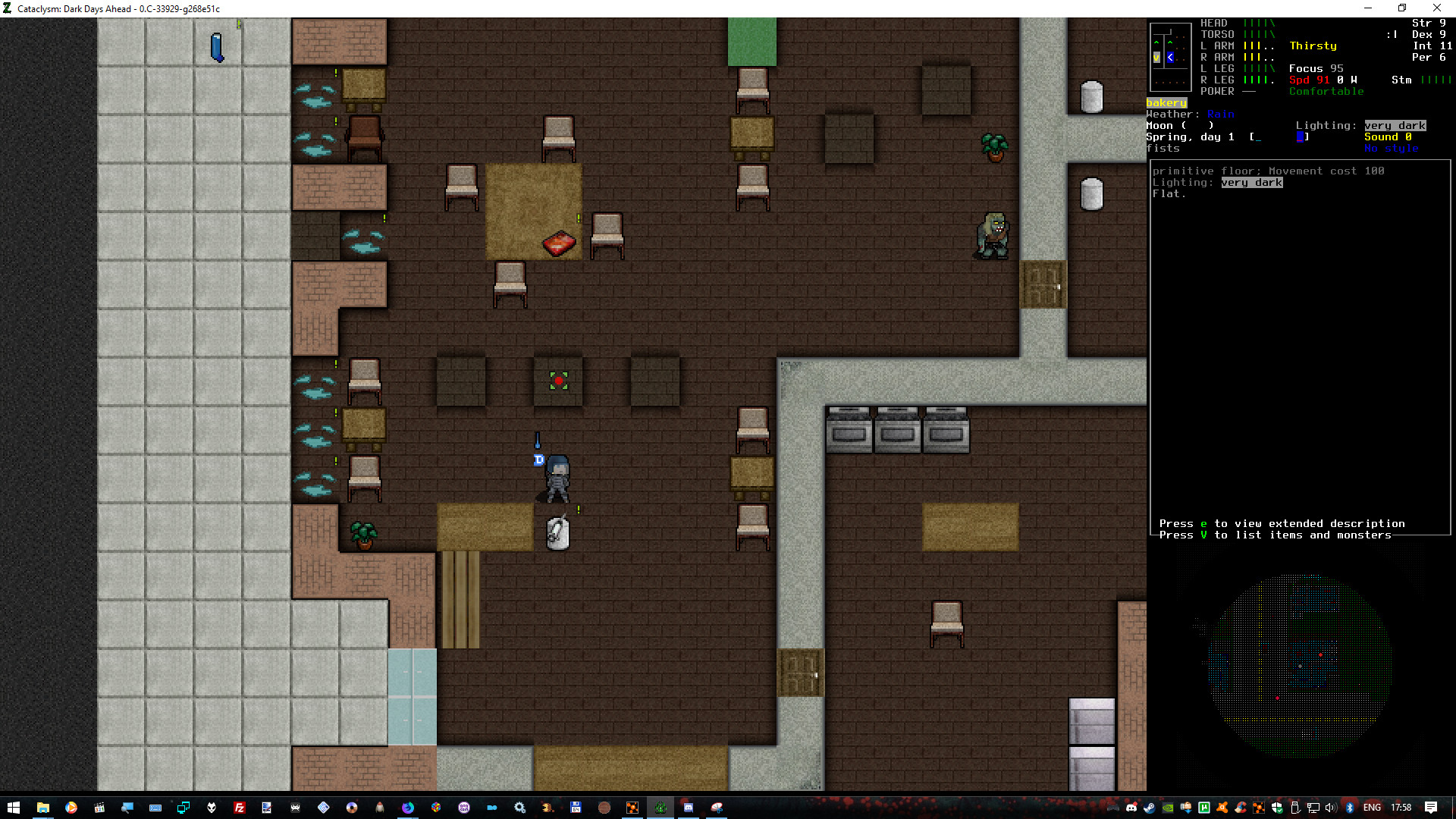Open the Windows Start menu
The width and height of the screenshot is (1456, 819).
click(x=14, y=808)
